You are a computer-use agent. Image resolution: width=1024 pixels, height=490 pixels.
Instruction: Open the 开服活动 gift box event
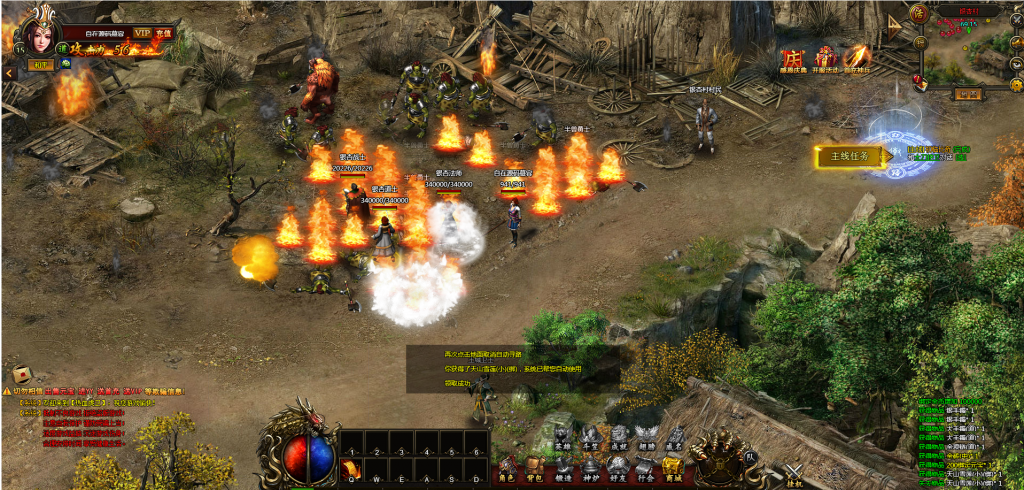pyautogui.click(x=826, y=61)
